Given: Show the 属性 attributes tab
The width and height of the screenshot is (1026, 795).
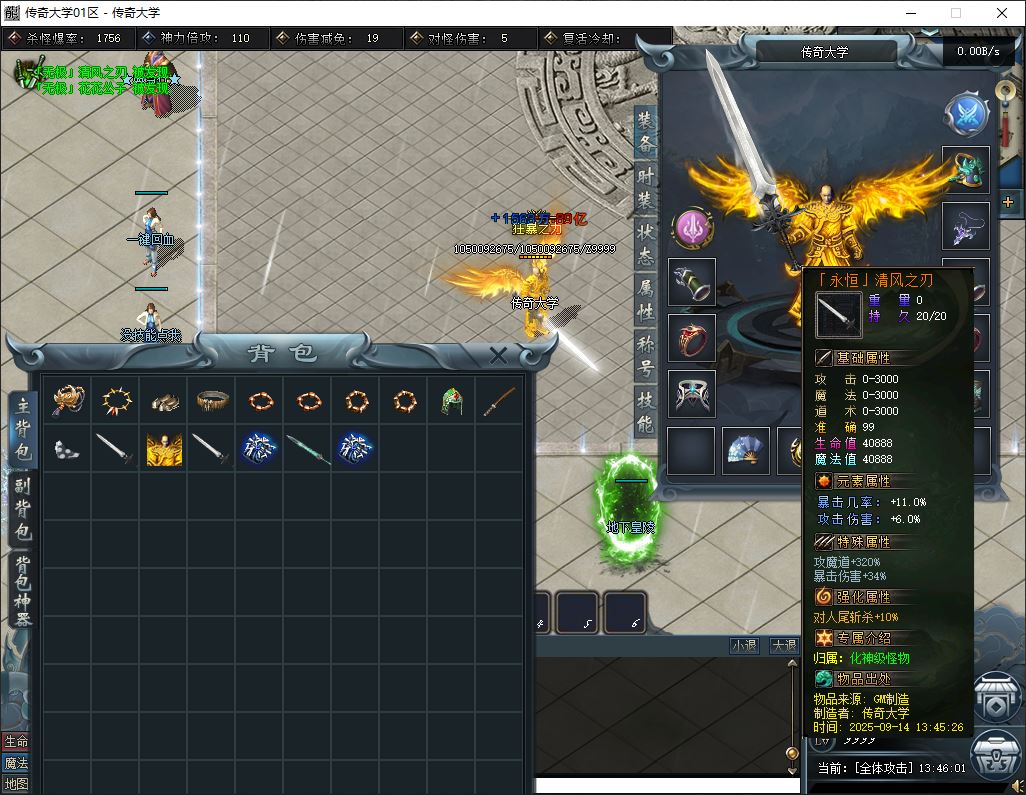Looking at the screenshot, I should [x=645, y=299].
